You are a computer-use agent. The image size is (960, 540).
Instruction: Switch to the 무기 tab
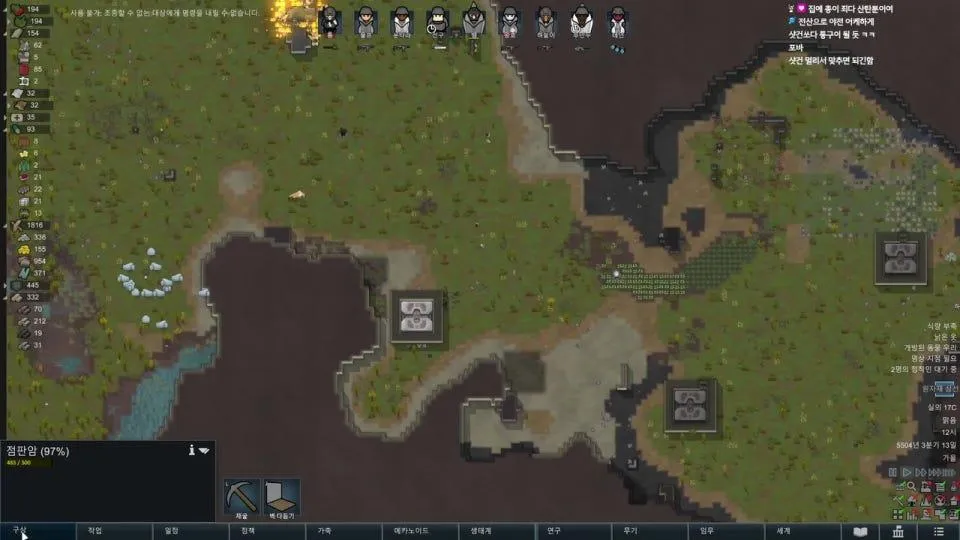point(630,531)
